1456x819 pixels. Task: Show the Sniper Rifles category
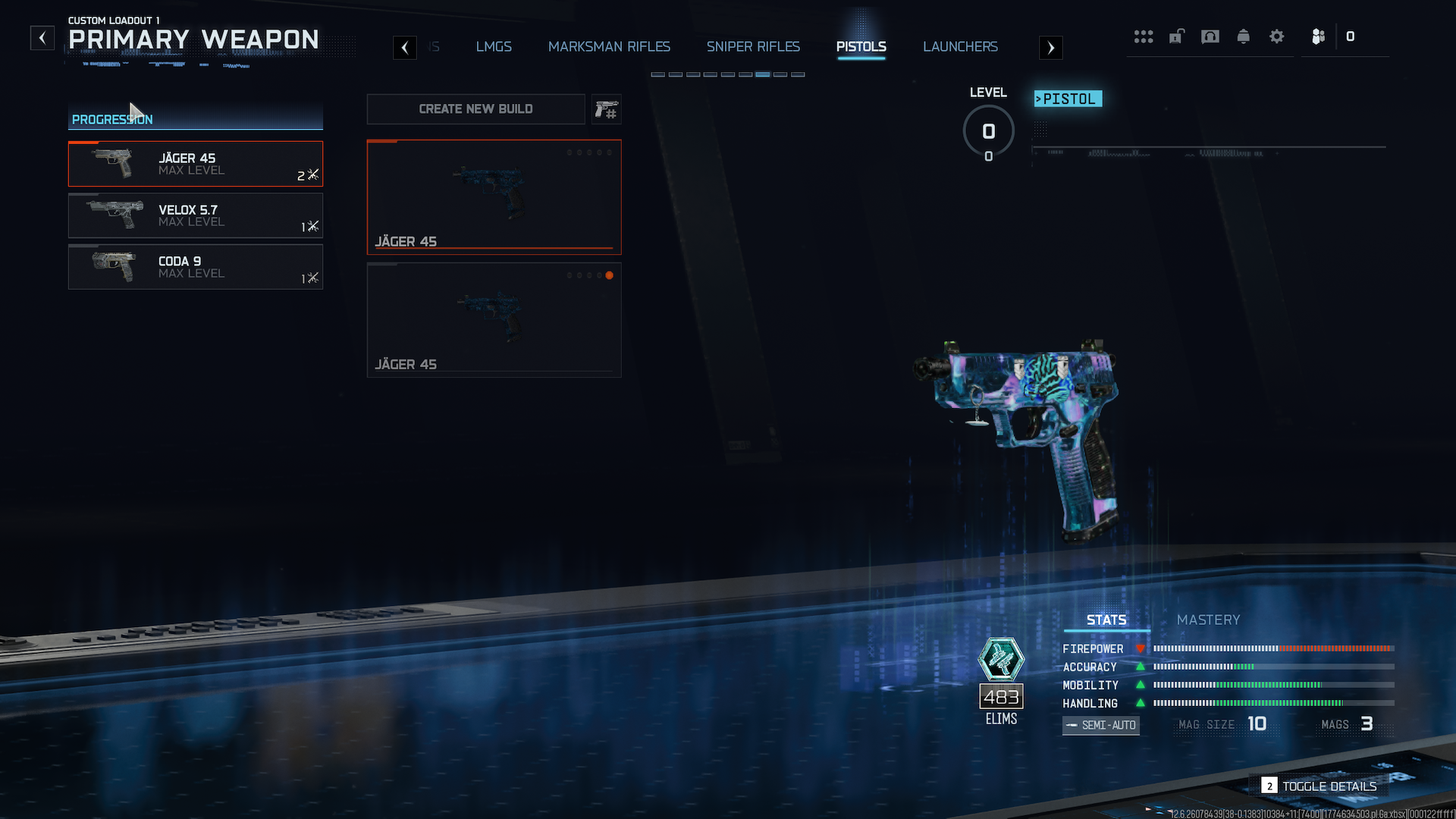pyautogui.click(x=753, y=47)
